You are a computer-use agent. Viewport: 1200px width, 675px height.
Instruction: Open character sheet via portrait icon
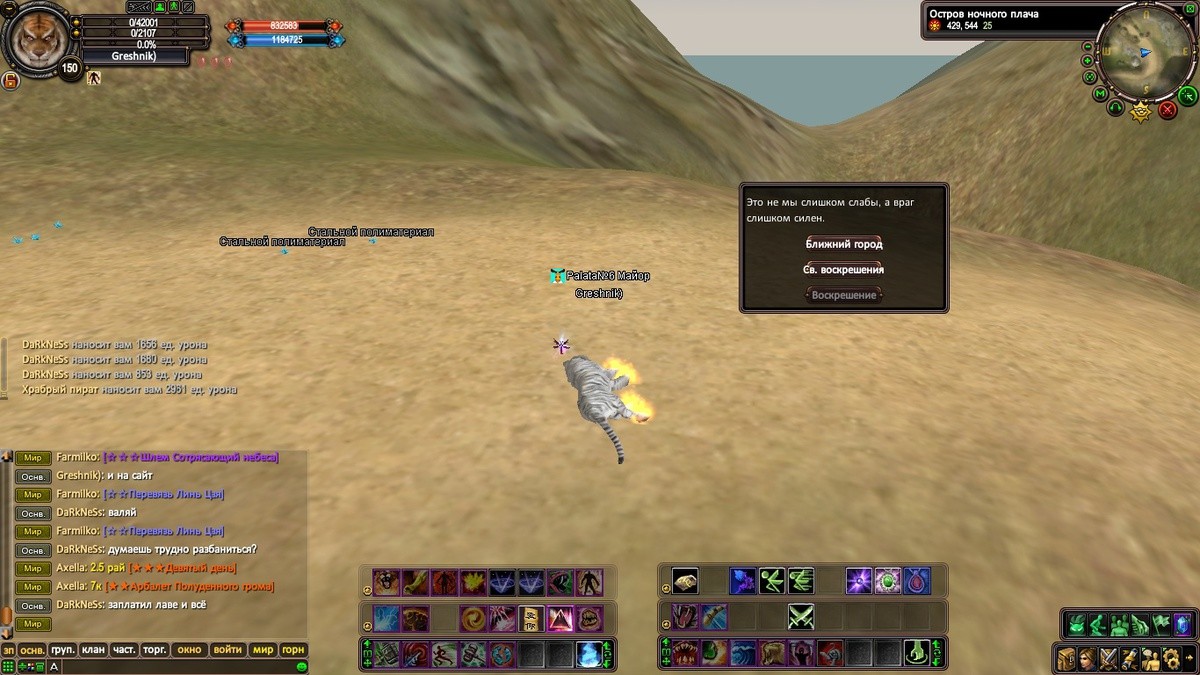1087,659
